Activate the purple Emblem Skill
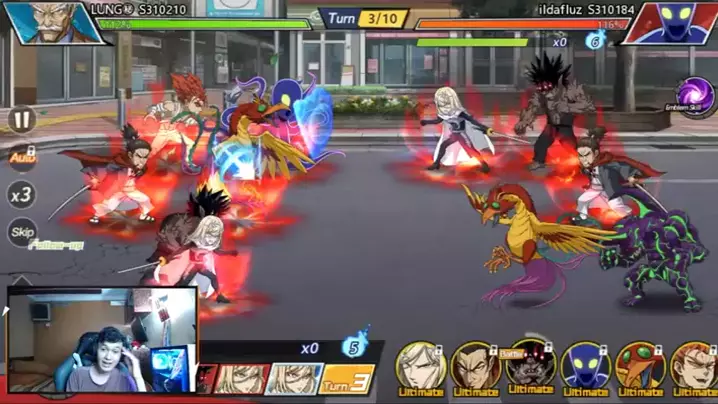This screenshot has width=718, height=404. click(x=696, y=97)
